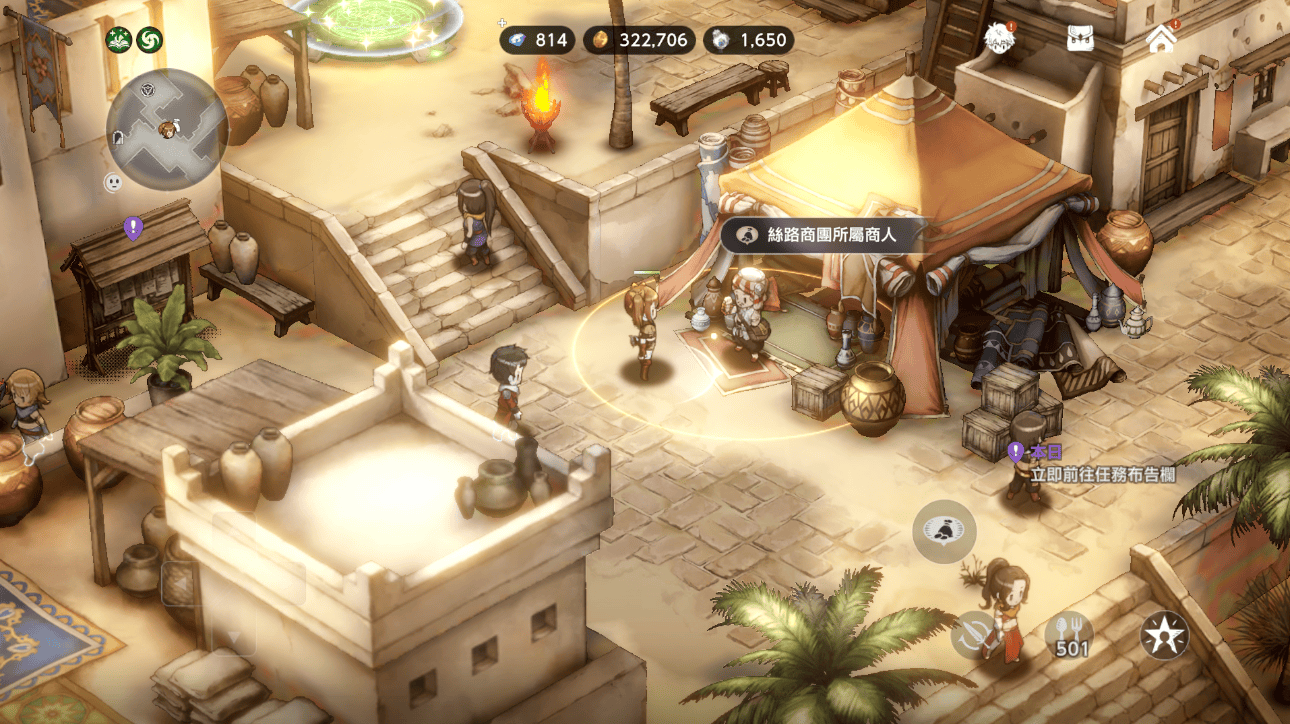
Task: Open the gold coin currency counter showing 322,706
Action: point(639,40)
